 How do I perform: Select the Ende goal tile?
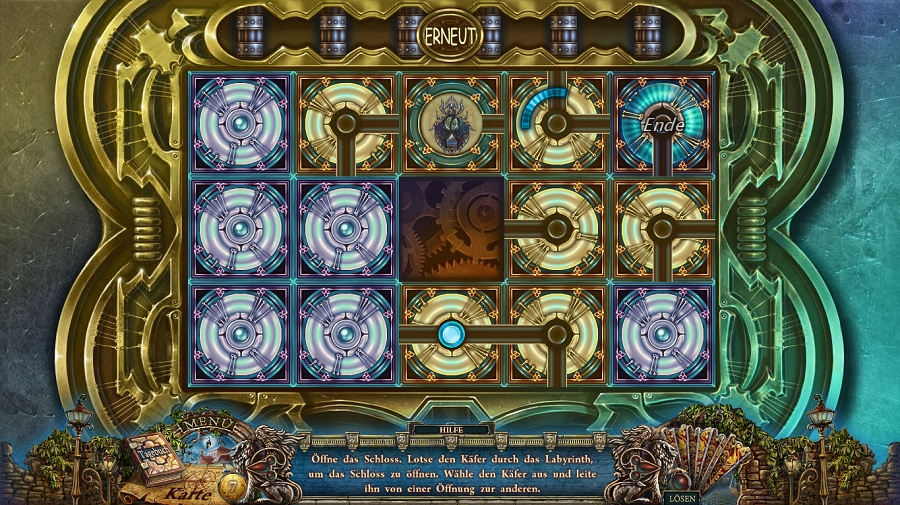[664, 123]
